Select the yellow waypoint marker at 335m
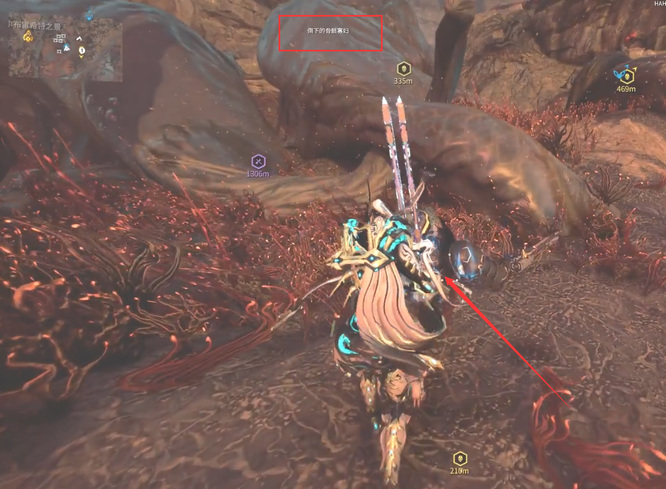Image resolution: width=666 pixels, height=489 pixels. click(403, 69)
